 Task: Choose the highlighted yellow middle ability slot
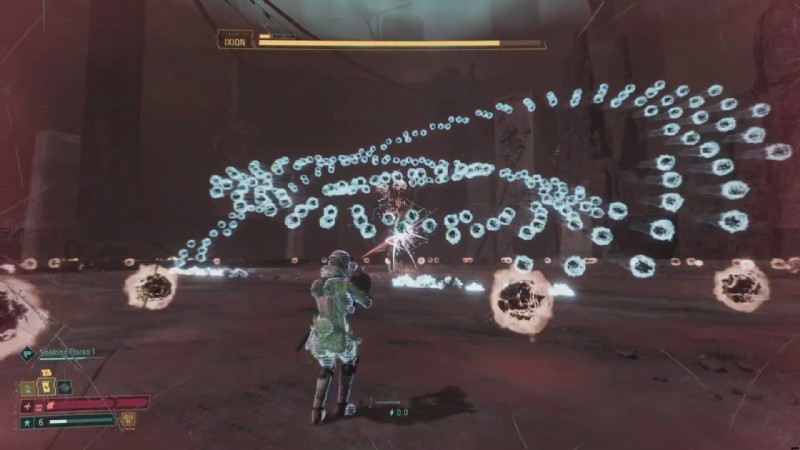[x=45, y=386]
